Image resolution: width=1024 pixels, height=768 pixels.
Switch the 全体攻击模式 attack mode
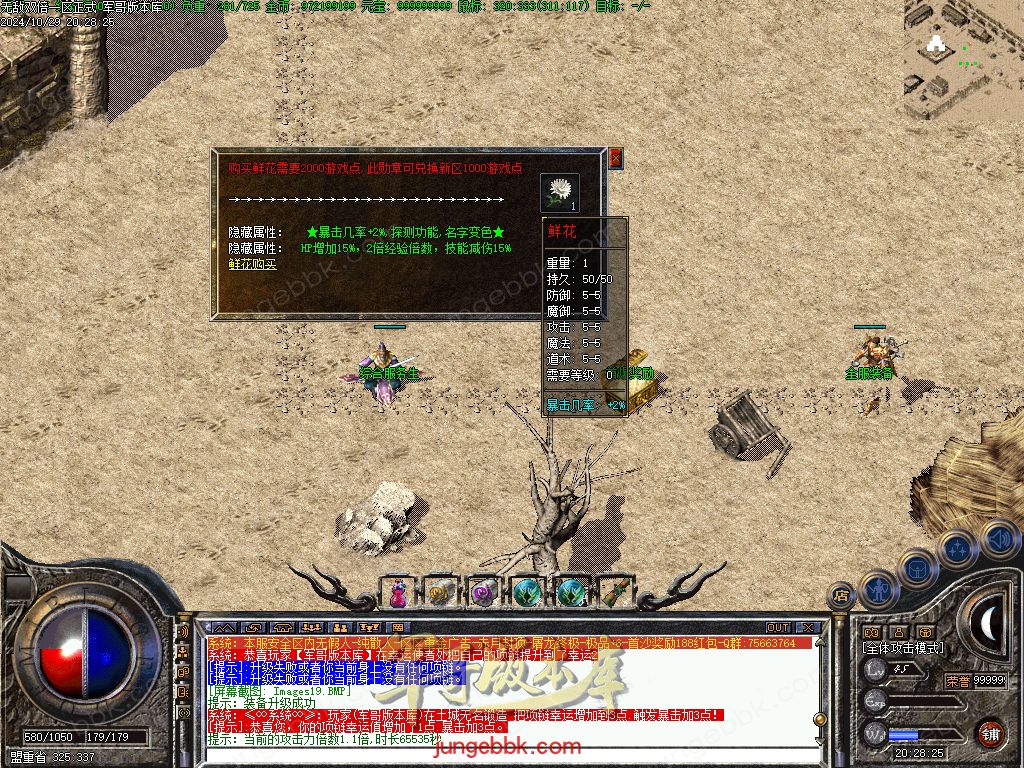902,648
